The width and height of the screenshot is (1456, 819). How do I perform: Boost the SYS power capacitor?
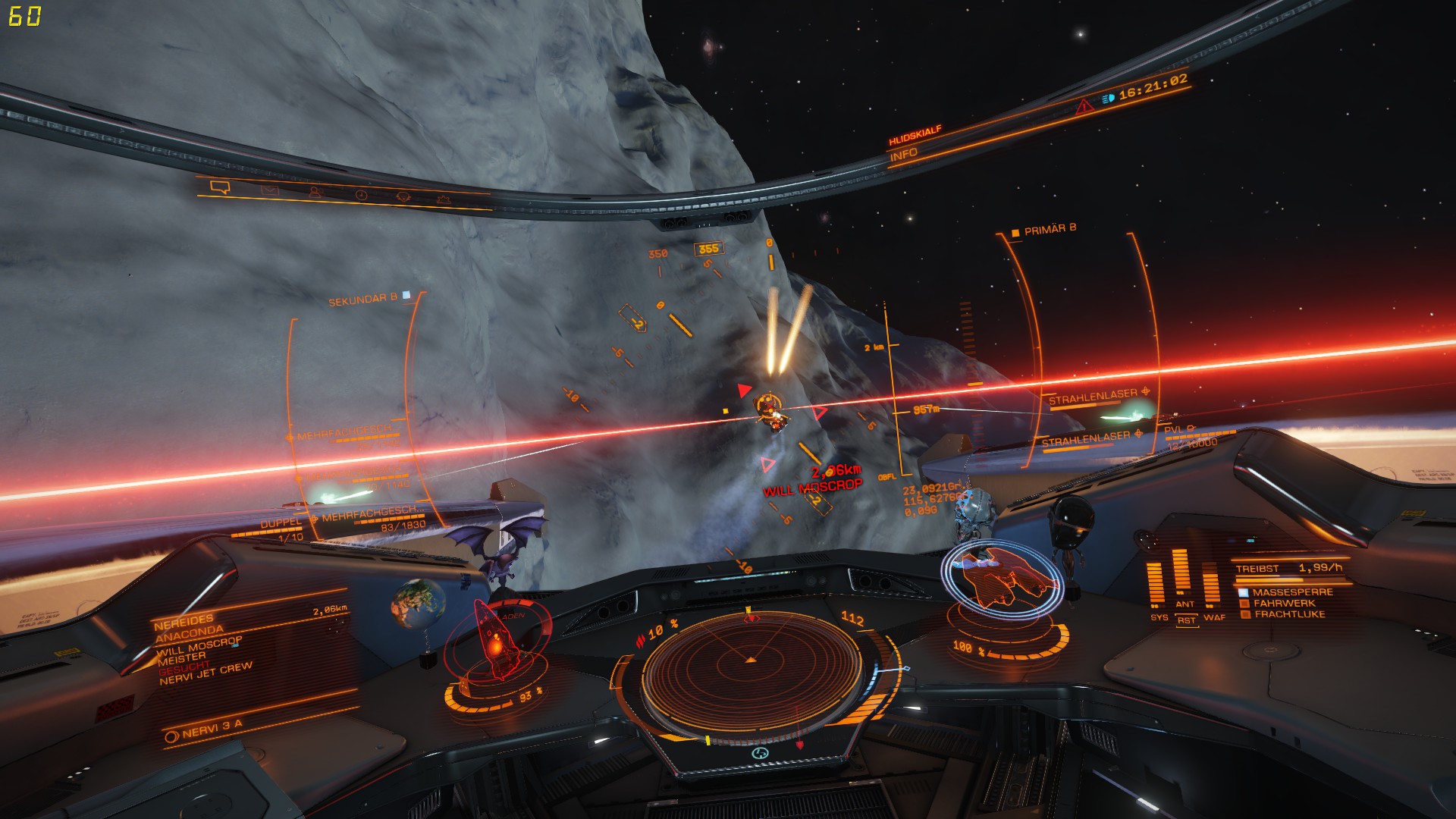coord(1155,586)
